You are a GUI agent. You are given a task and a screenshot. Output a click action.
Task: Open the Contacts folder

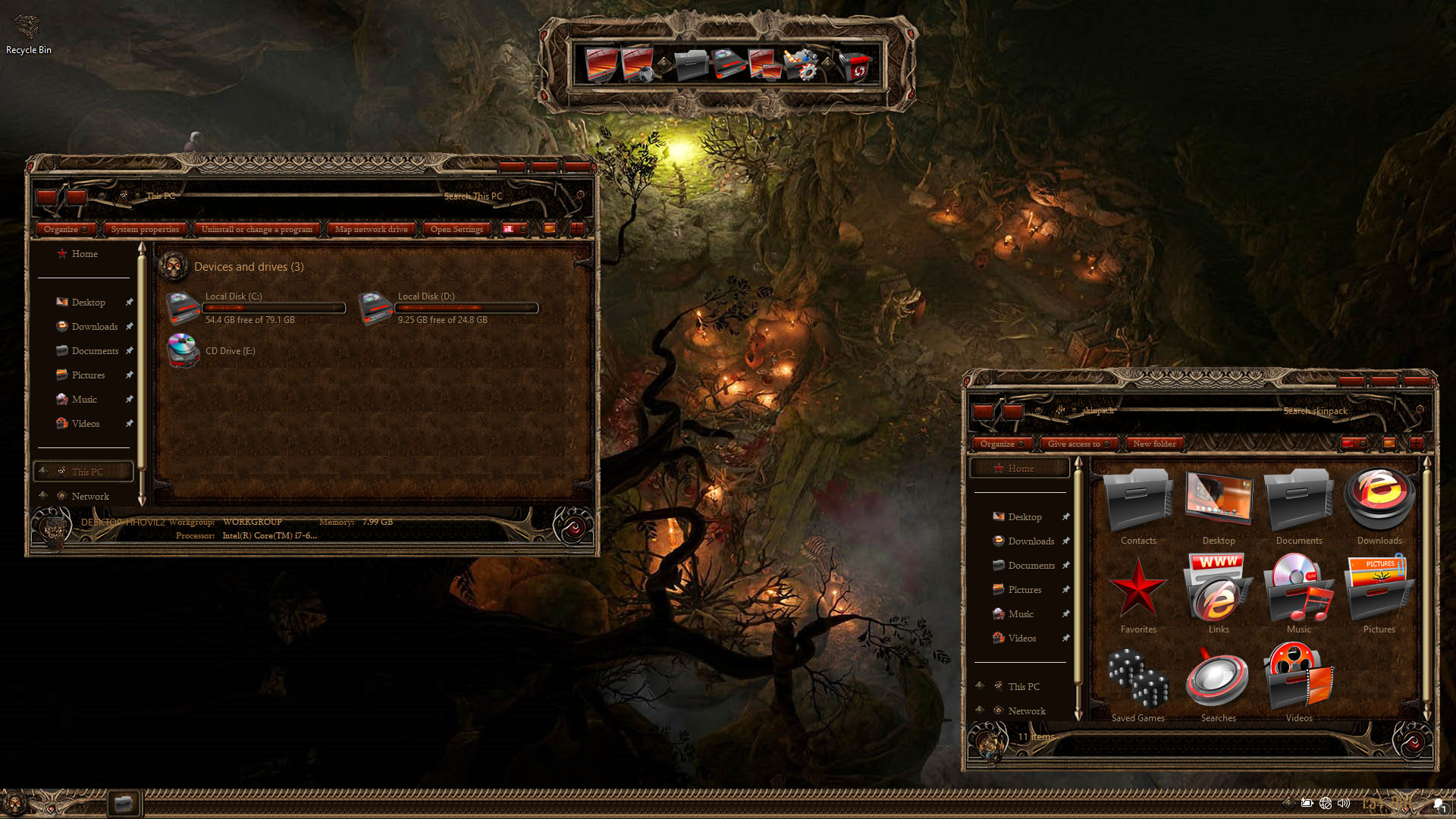[x=1137, y=504]
